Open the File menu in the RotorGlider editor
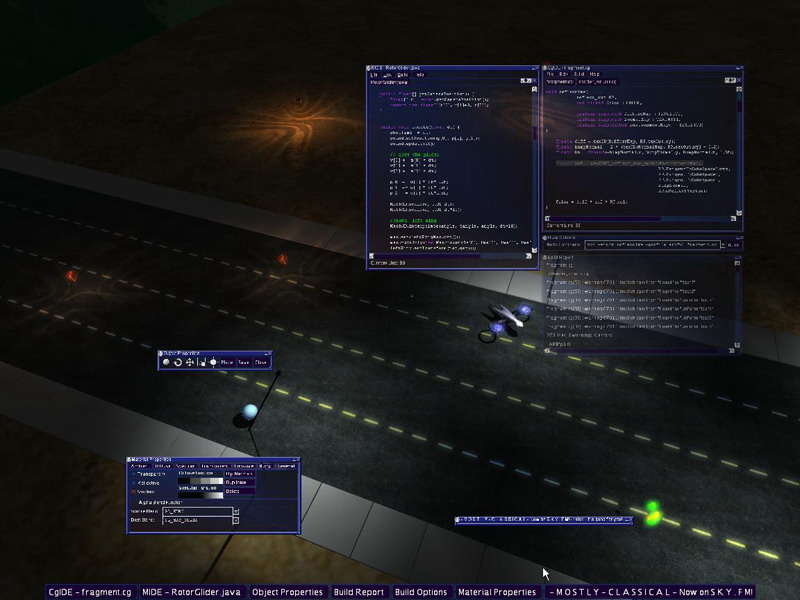The image size is (800, 600). coord(374,75)
